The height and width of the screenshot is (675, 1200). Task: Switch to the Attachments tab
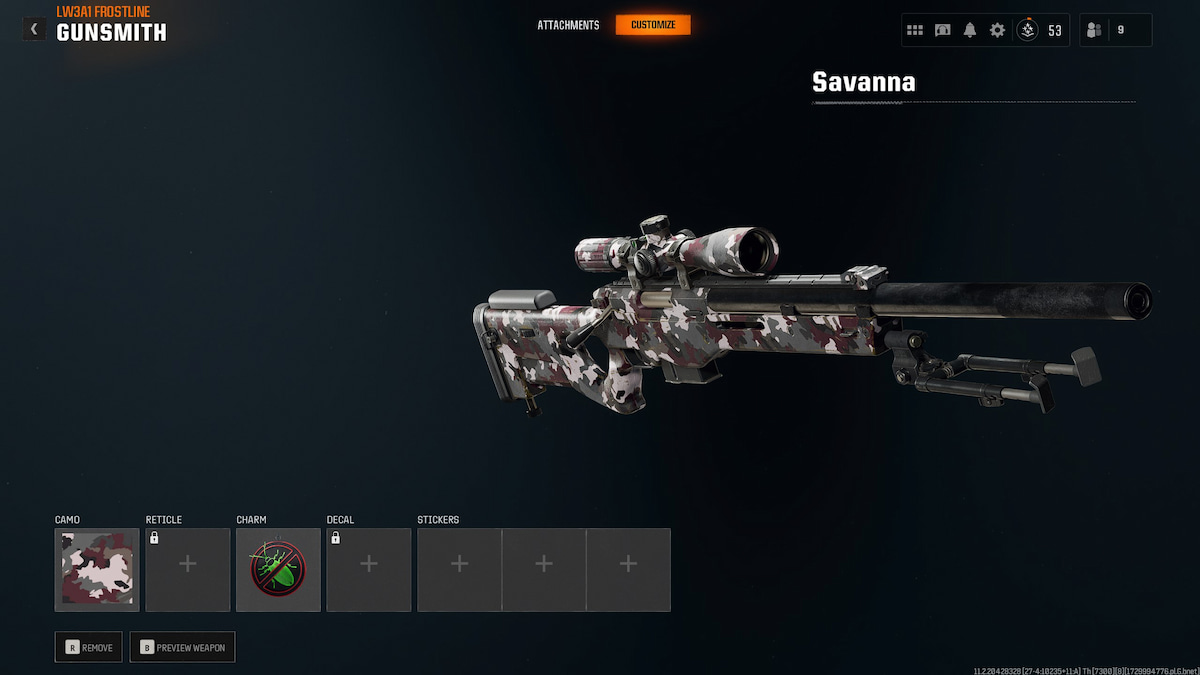[x=568, y=25]
